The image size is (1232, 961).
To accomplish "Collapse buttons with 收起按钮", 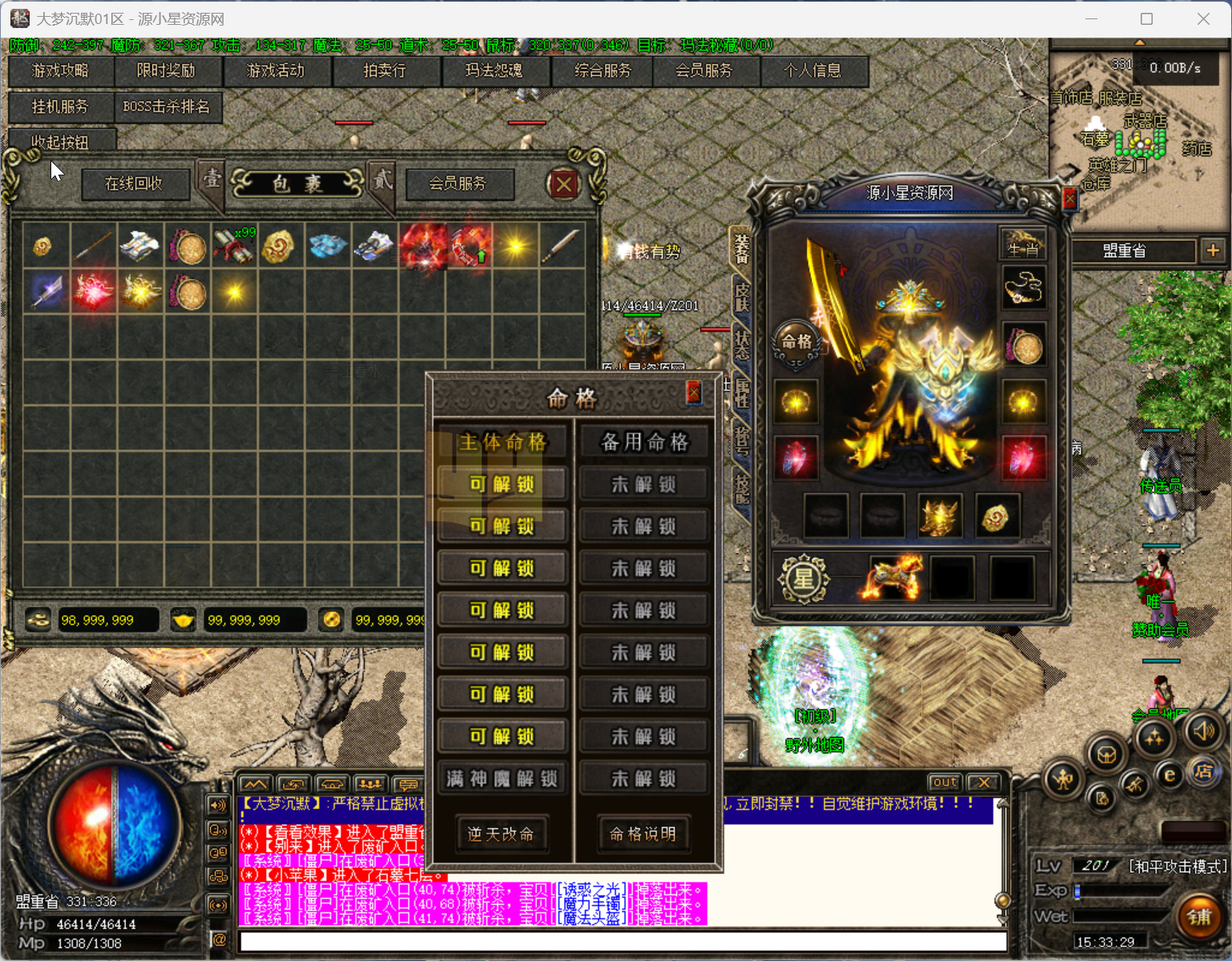I will coord(60,142).
